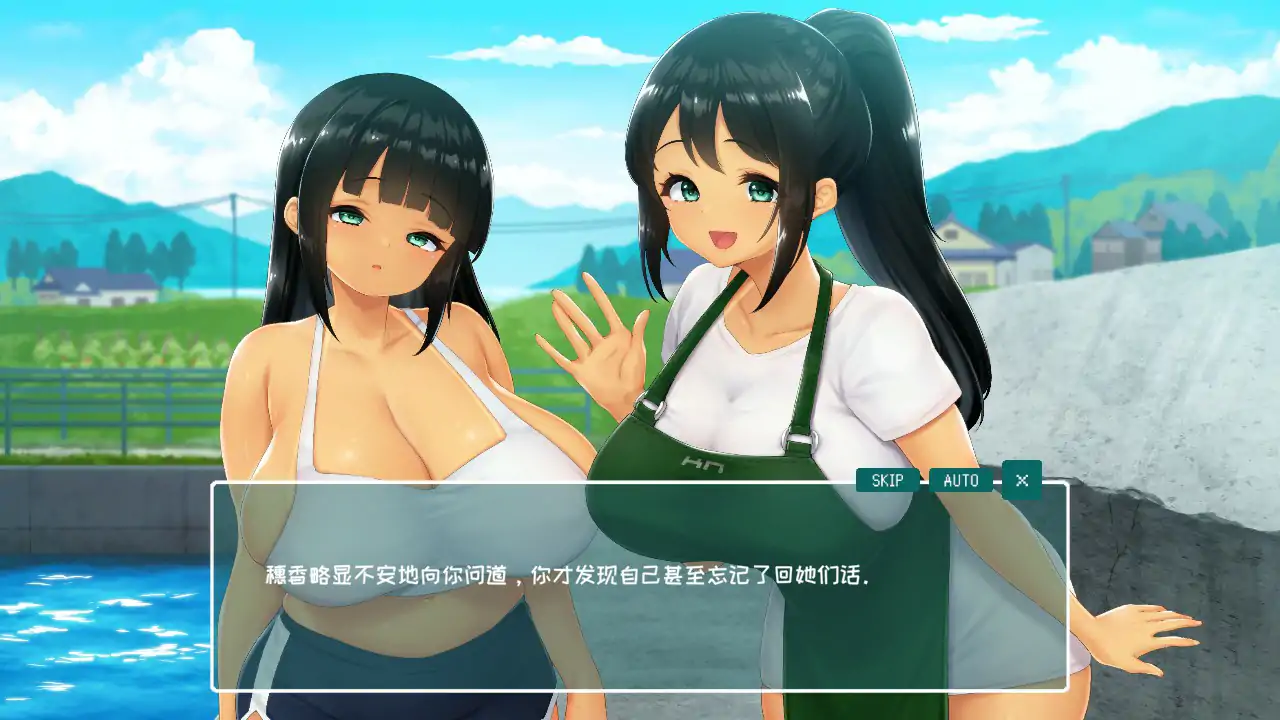Click the teal SKIP icon in the toolbar
This screenshot has height=720, width=1280.
pos(886,481)
